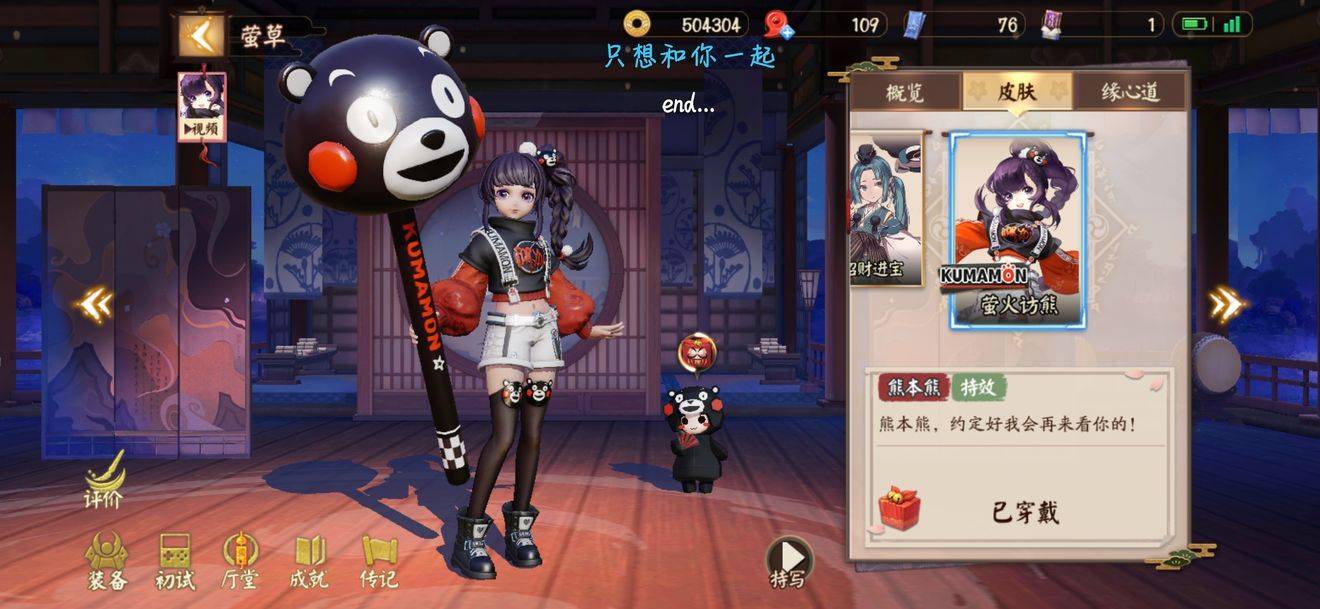Show next shikigami with right arrow
This screenshot has height=609, width=1320.
(1226, 304)
